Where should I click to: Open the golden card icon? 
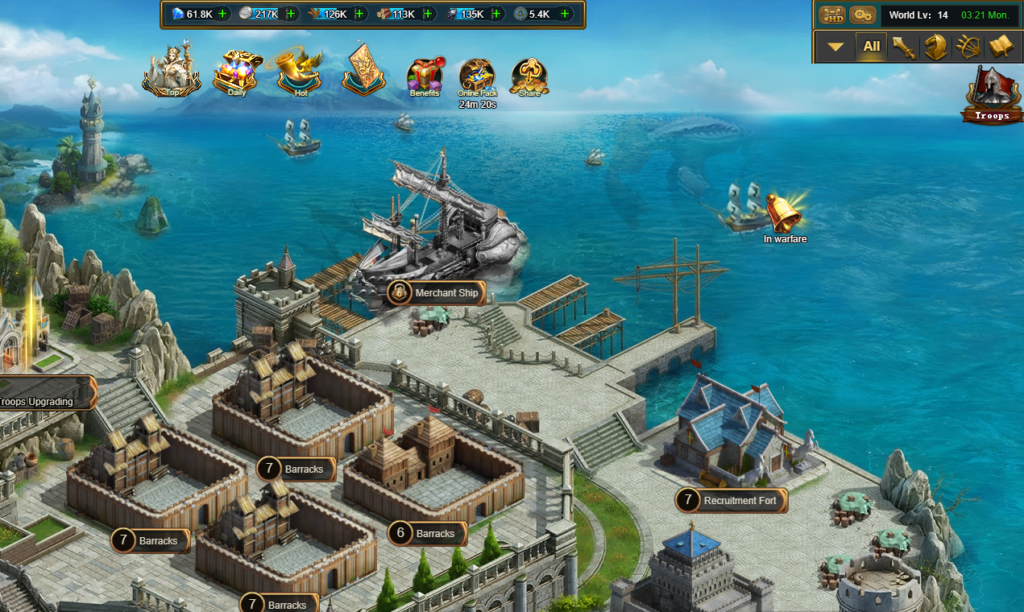(x=363, y=69)
